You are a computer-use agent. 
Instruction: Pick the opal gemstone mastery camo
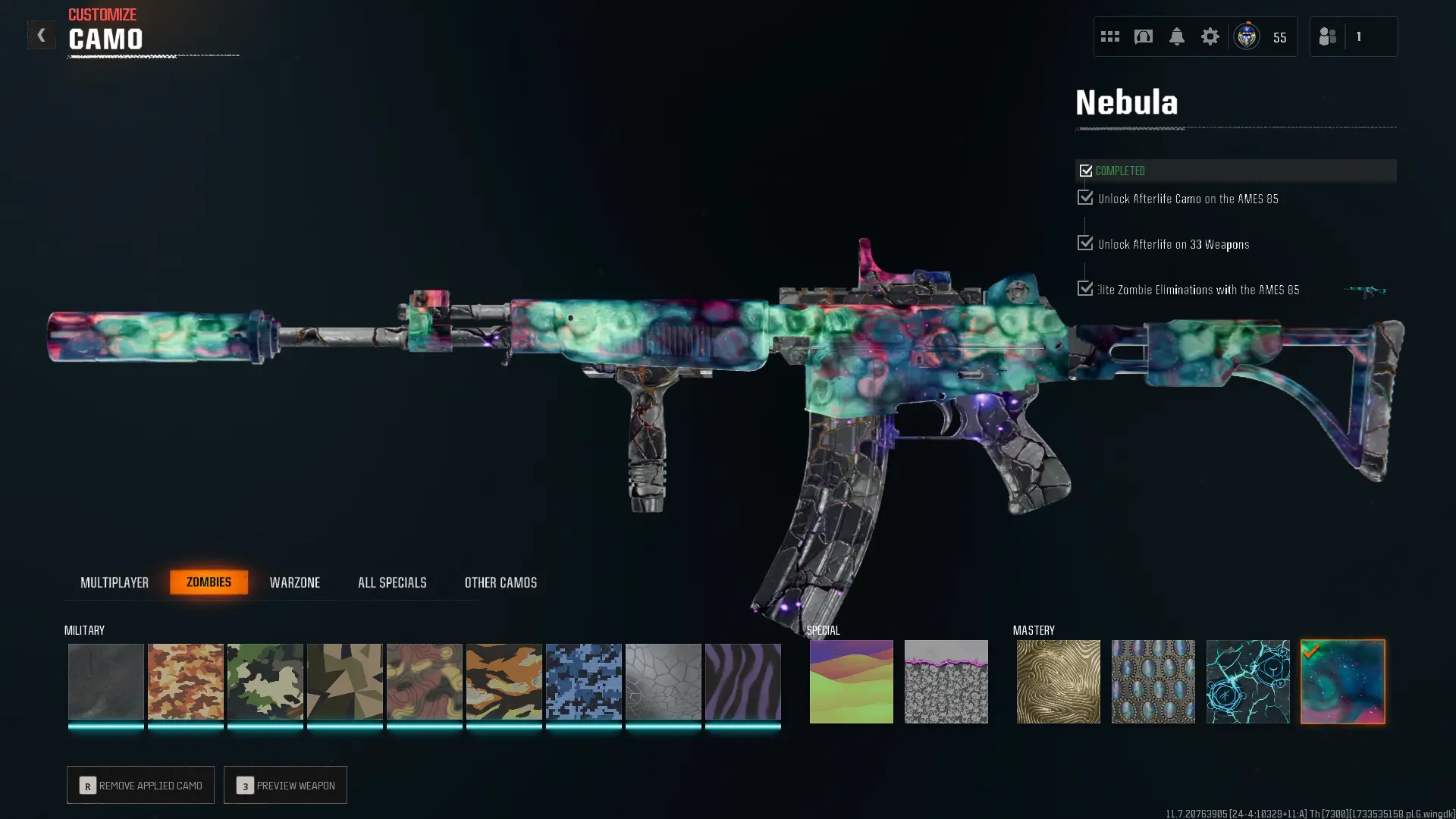(x=1153, y=682)
